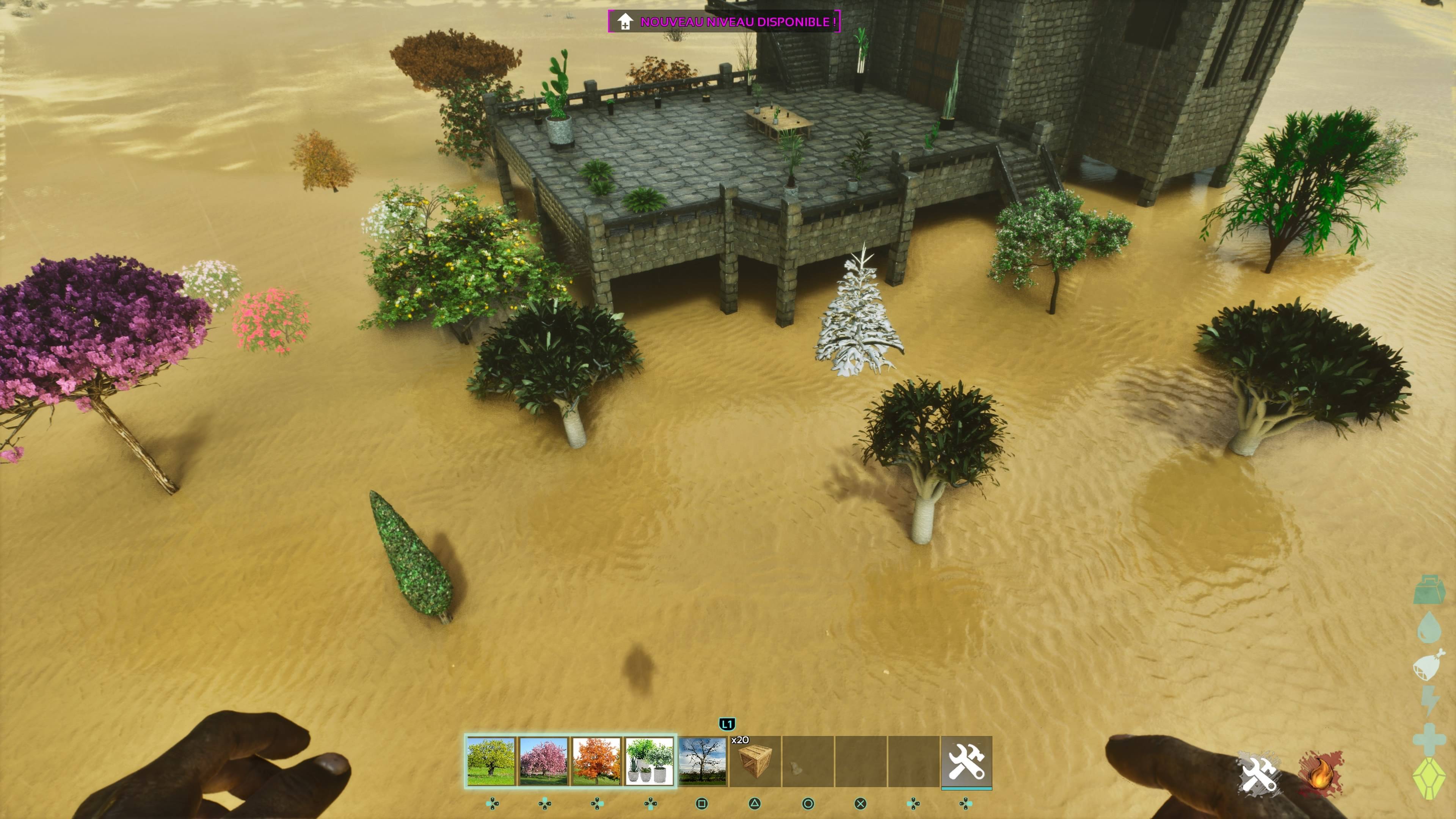Choose the bare leafless tree hotbar slot
This screenshot has width=1456, height=819.
702,761
